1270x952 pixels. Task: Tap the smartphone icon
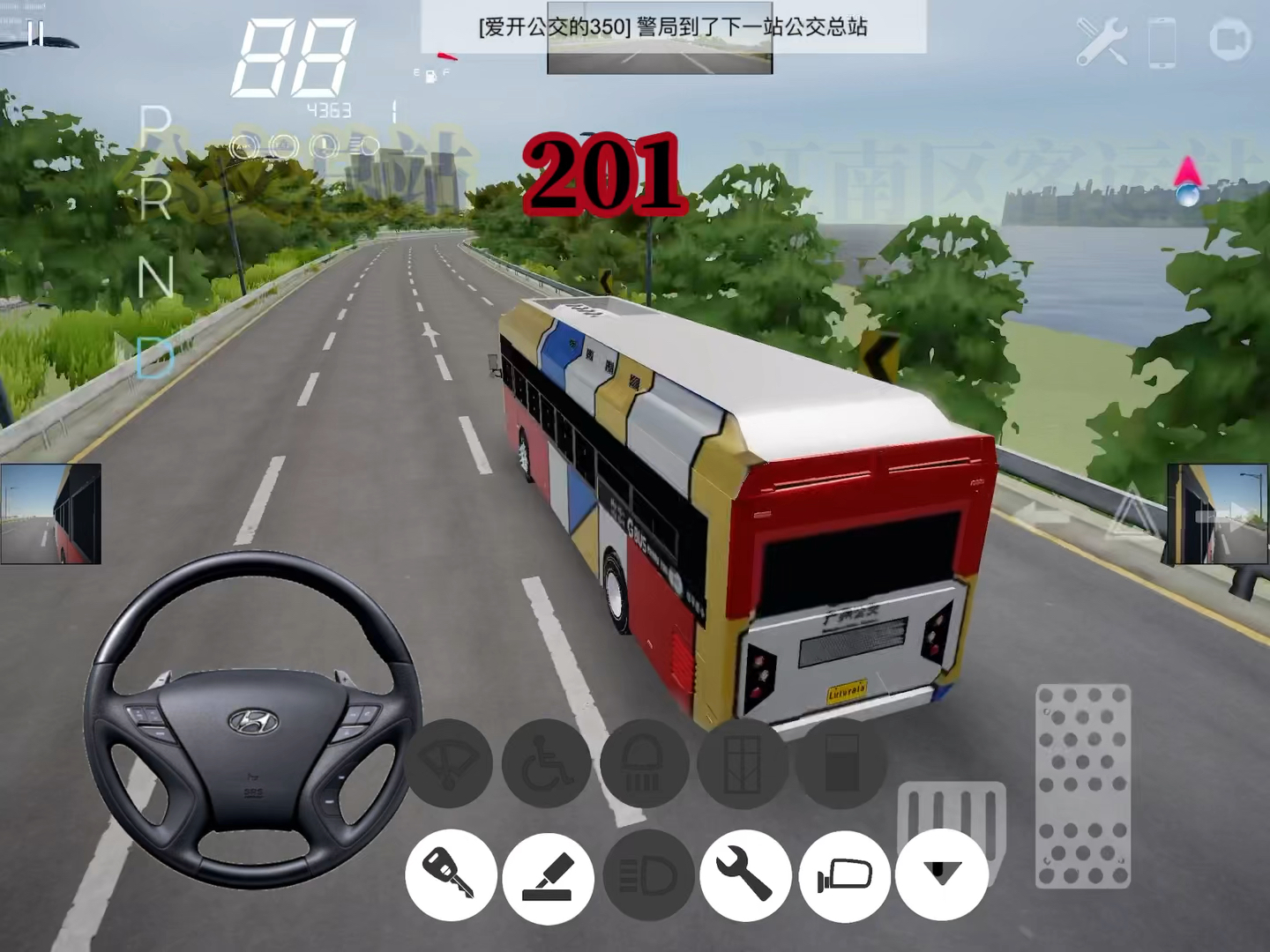point(1162,41)
